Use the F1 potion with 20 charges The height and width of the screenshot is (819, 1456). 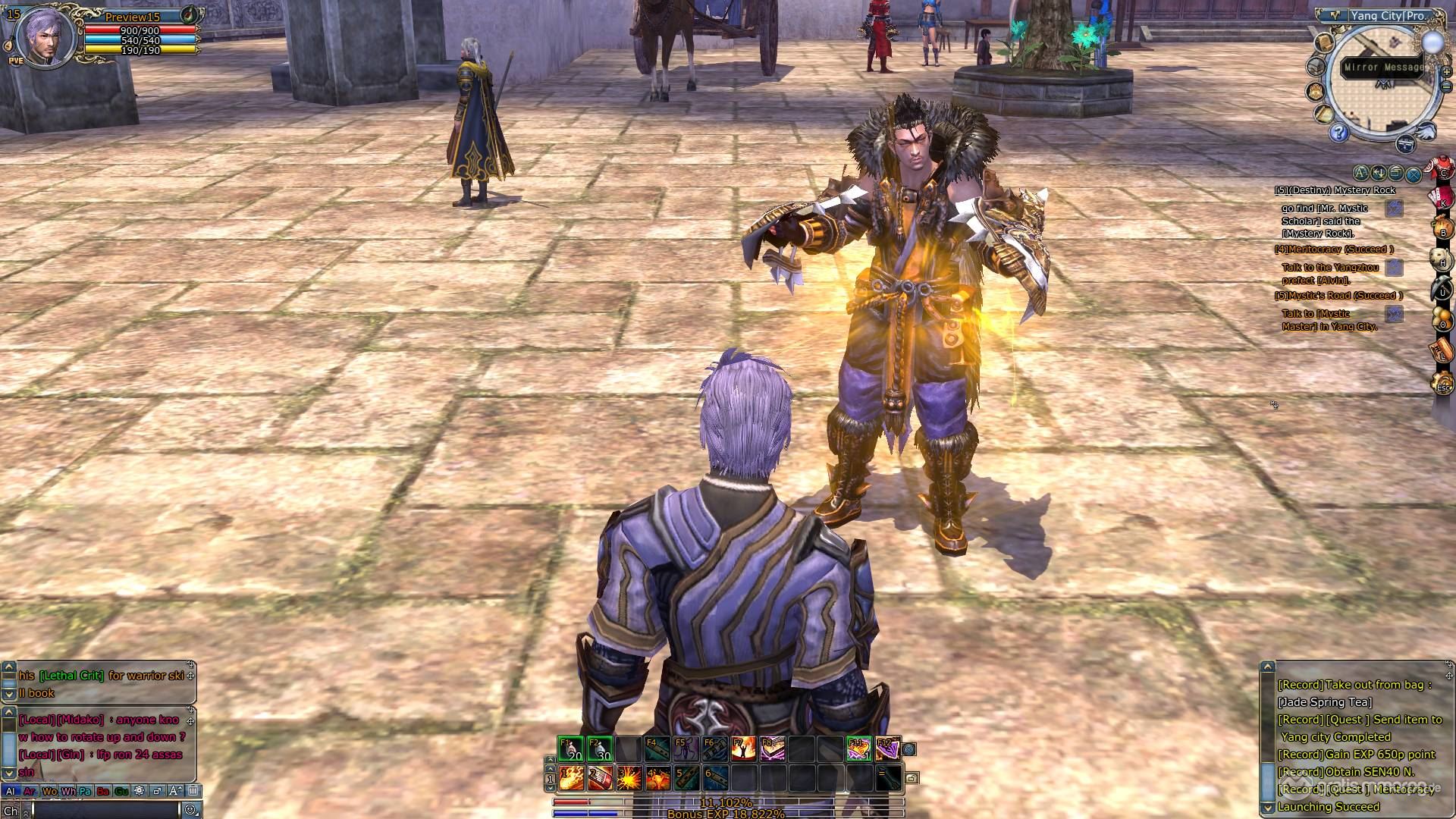(570, 749)
